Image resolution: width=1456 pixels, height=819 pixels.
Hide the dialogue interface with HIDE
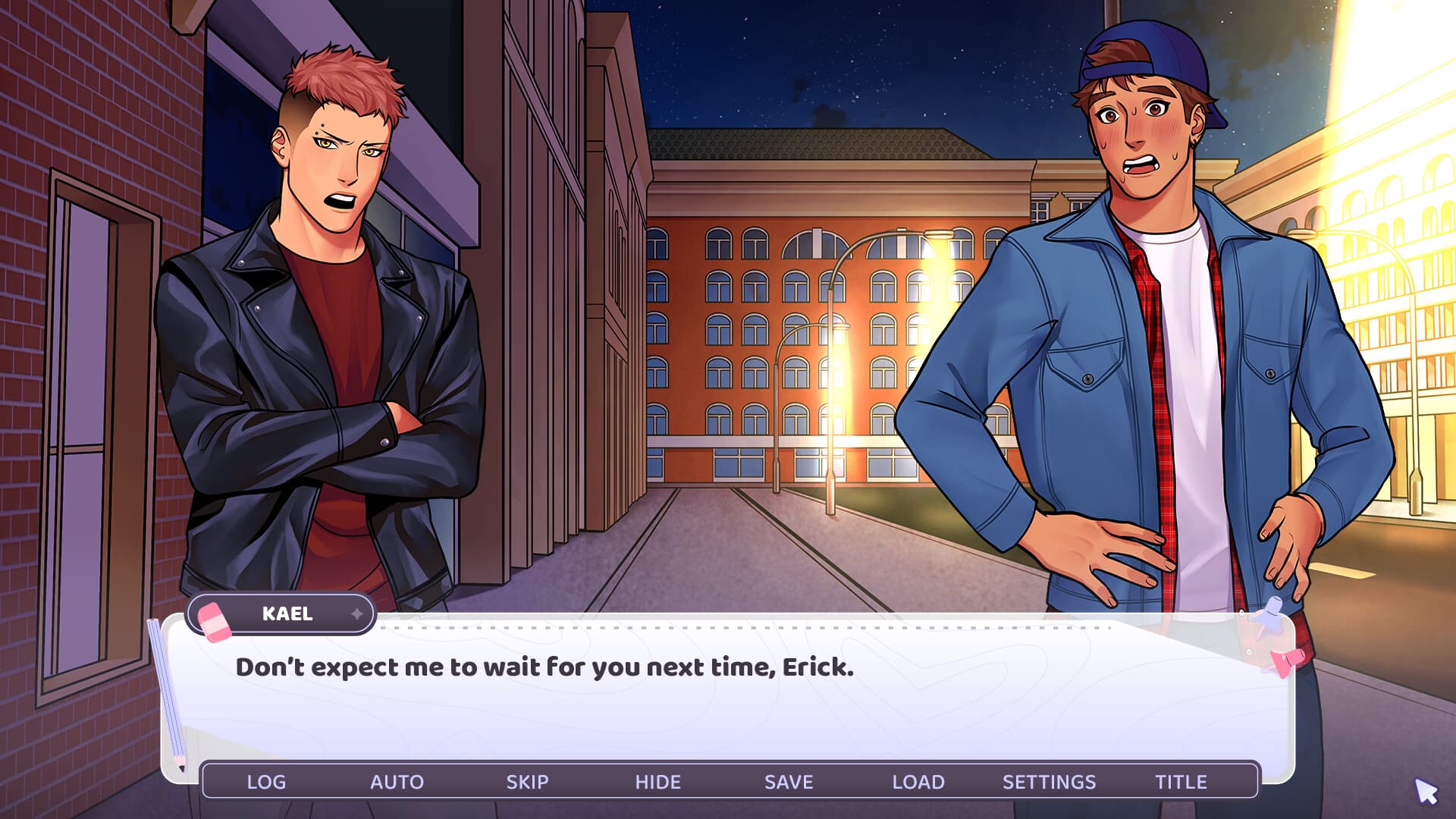[658, 782]
